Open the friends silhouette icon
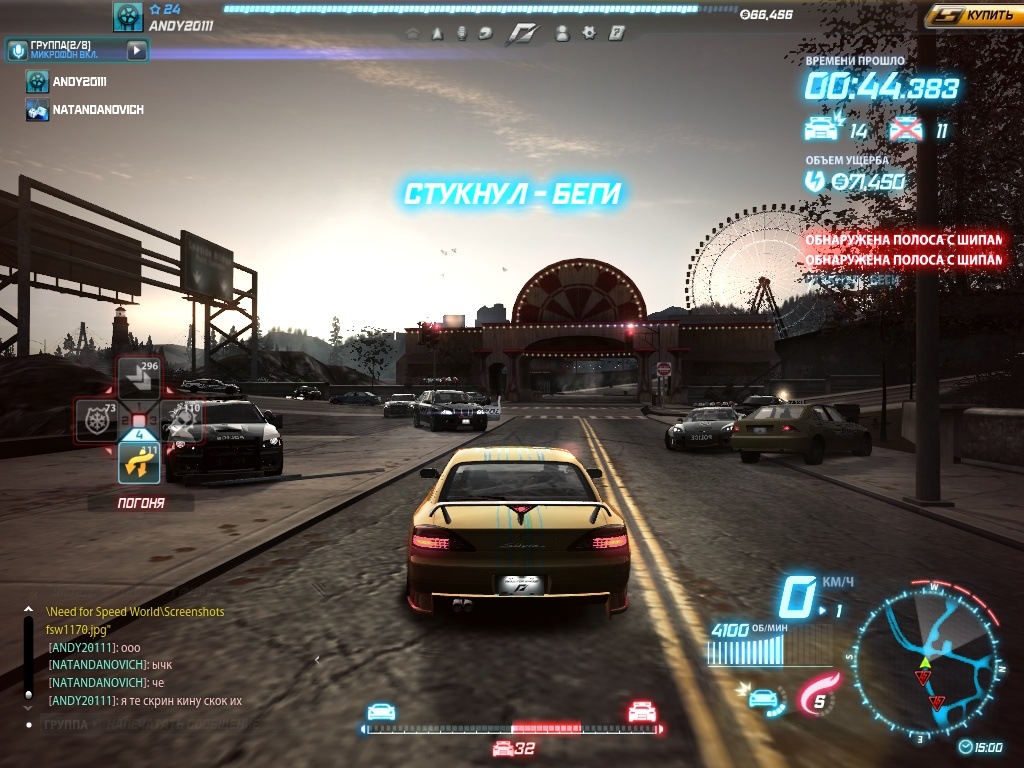The image size is (1024, 768). click(x=562, y=33)
